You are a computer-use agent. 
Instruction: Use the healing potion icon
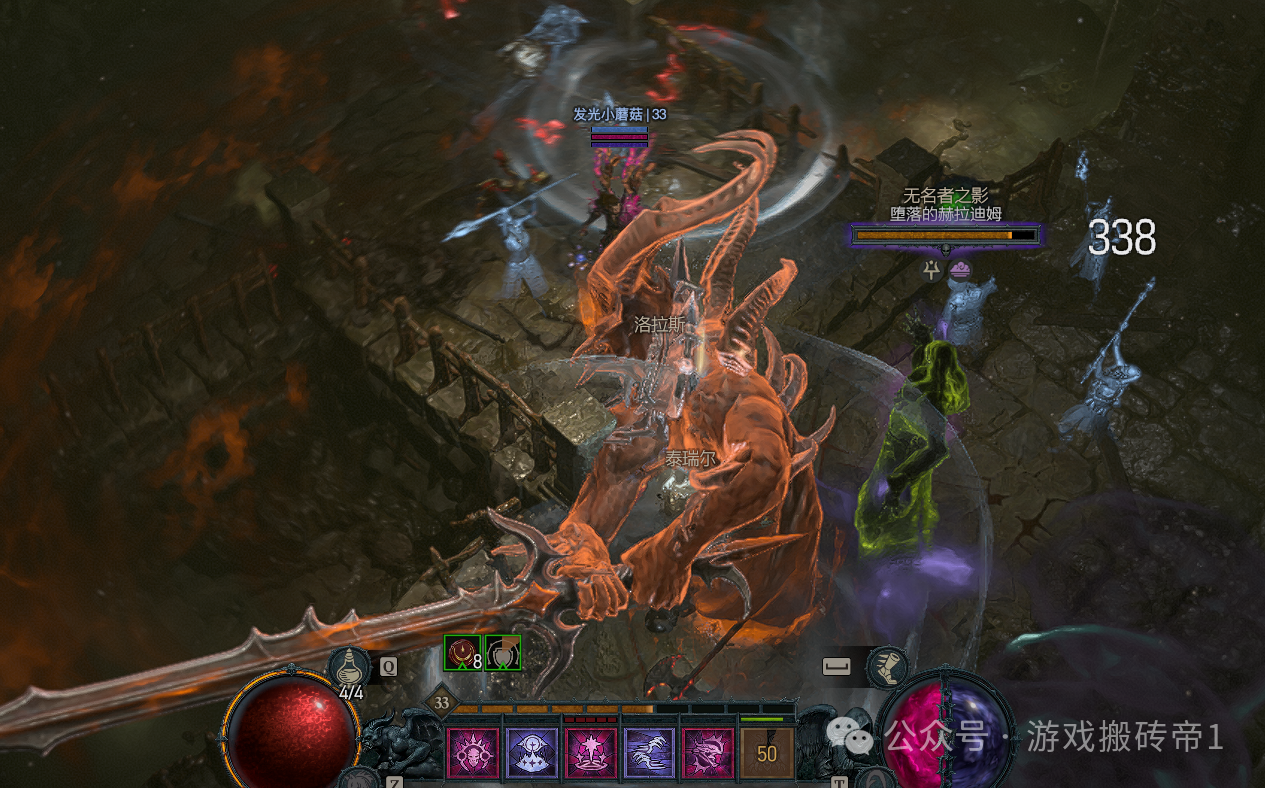[349, 666]
